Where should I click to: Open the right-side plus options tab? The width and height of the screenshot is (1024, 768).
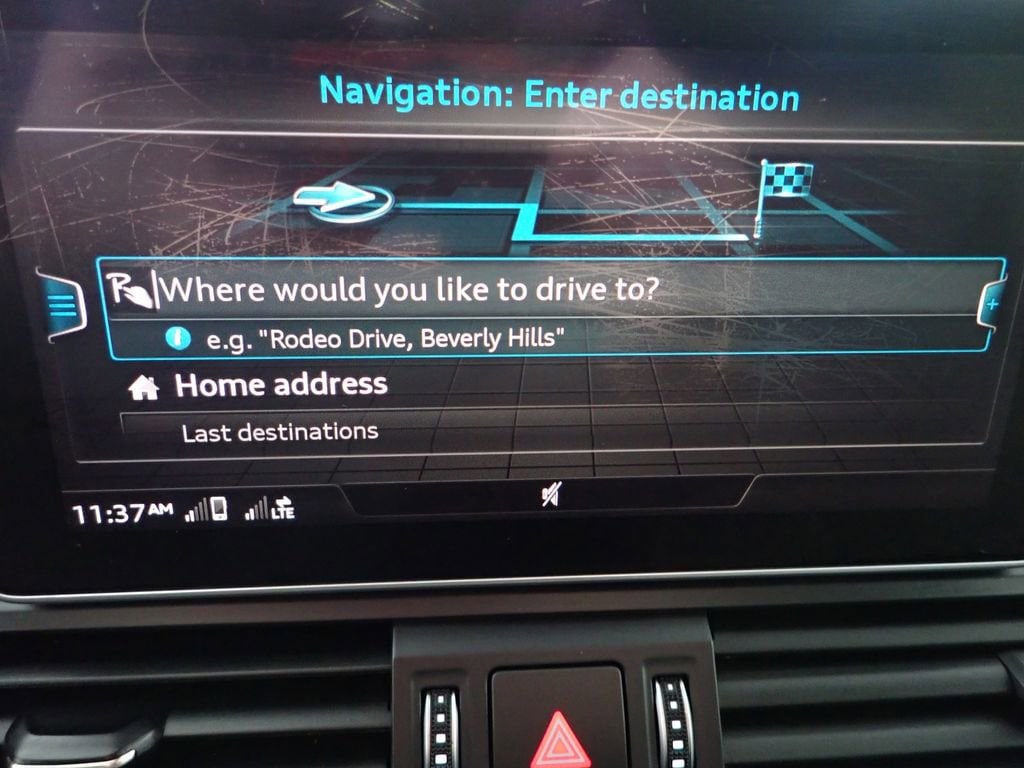point(992,302)
